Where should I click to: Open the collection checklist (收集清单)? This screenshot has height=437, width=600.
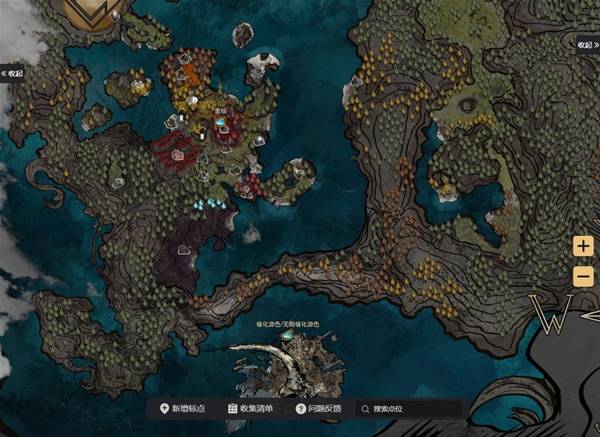coord(251,408)
